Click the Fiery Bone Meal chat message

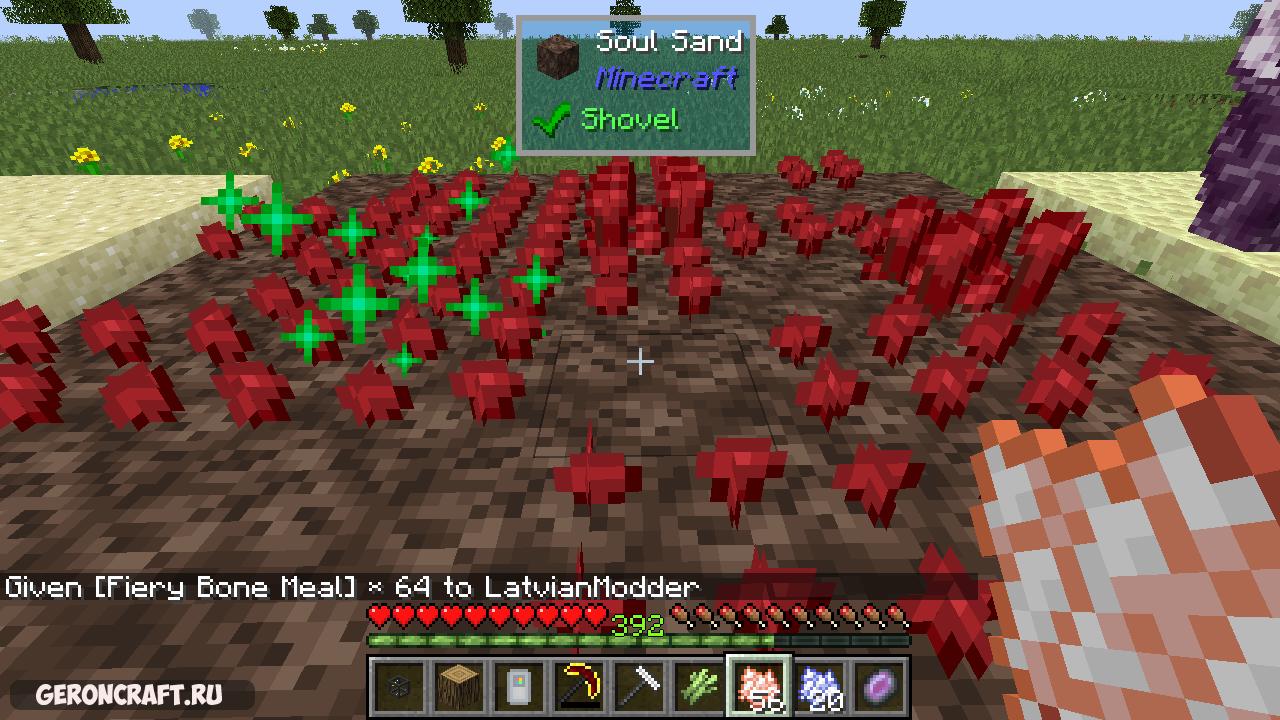pos(352,587)
